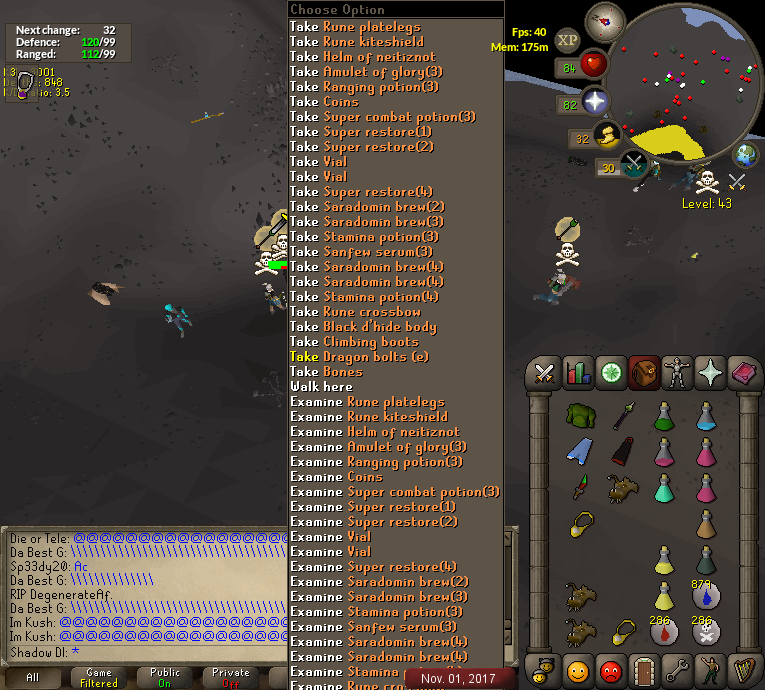Screen dimensions: 765x690
Task: Open the world map globe
Action: click(x=746, y=155)
